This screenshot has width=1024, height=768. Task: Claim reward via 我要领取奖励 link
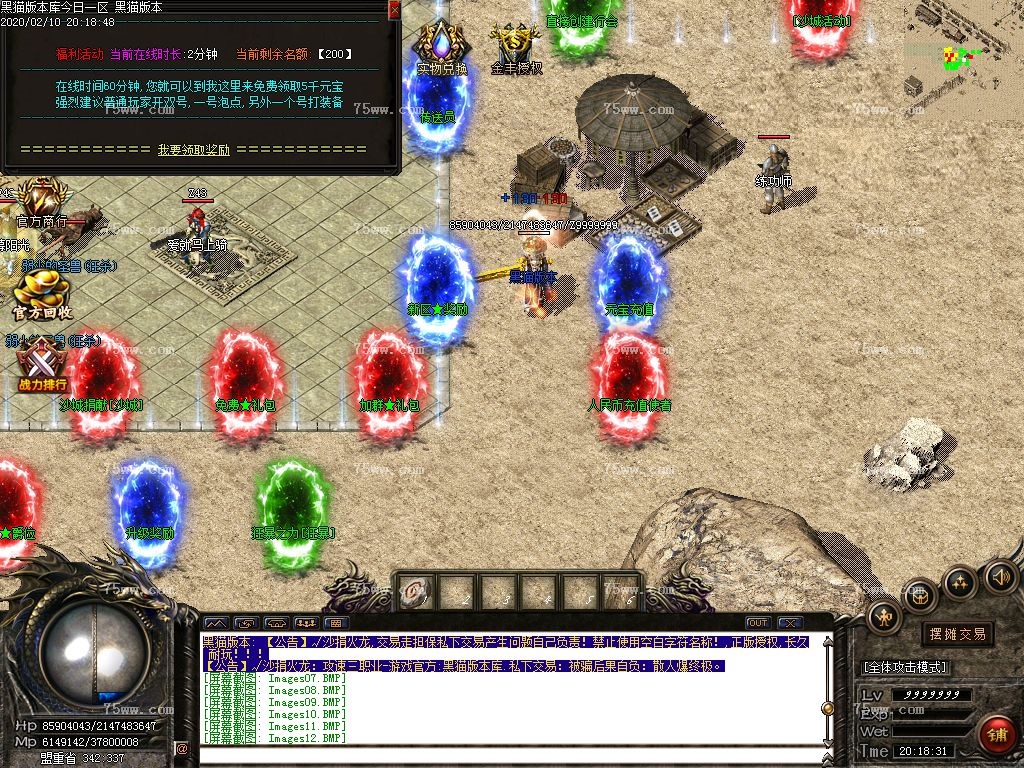[194, 150]
